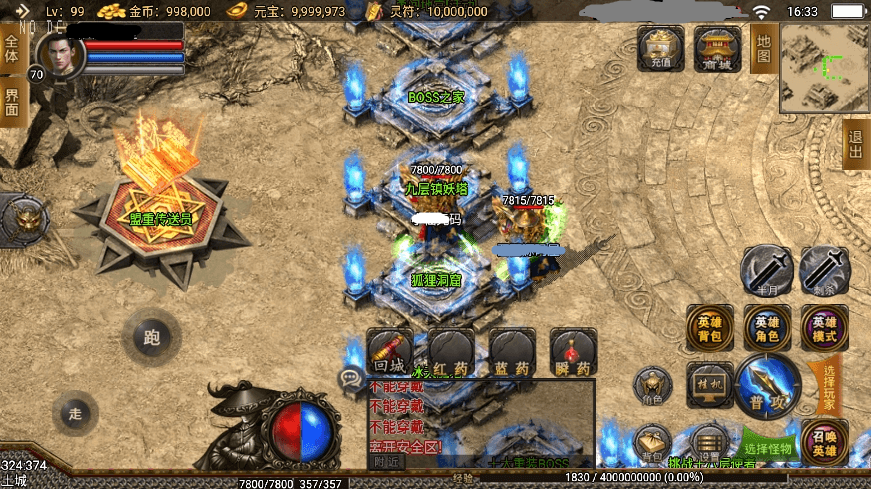This screenshot has height=489, width=871.
Task: Tap the 退出 exit button
Action: pyautogui.click(x=856, y=146)
